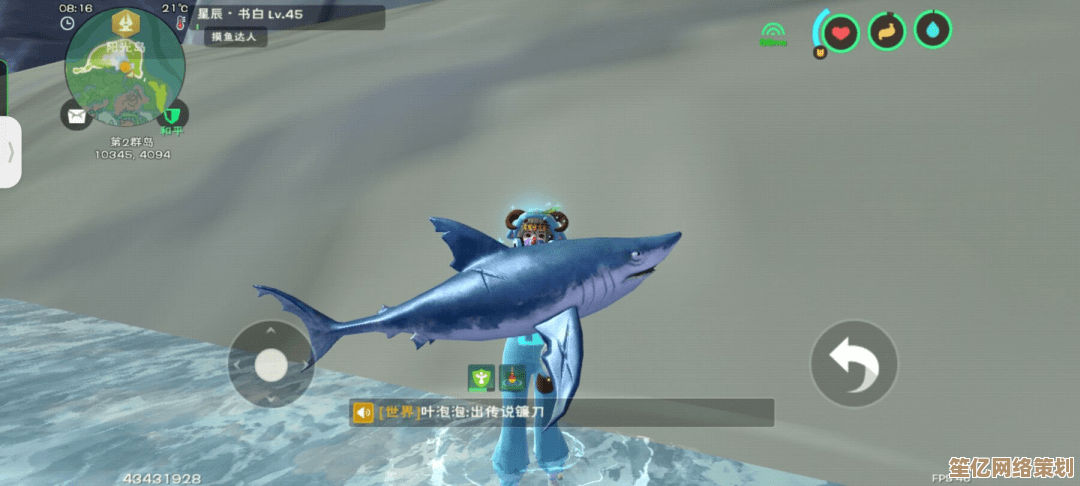1080x486 pixels.
Task: Tap the return arrow button
Action: [853, 362]
